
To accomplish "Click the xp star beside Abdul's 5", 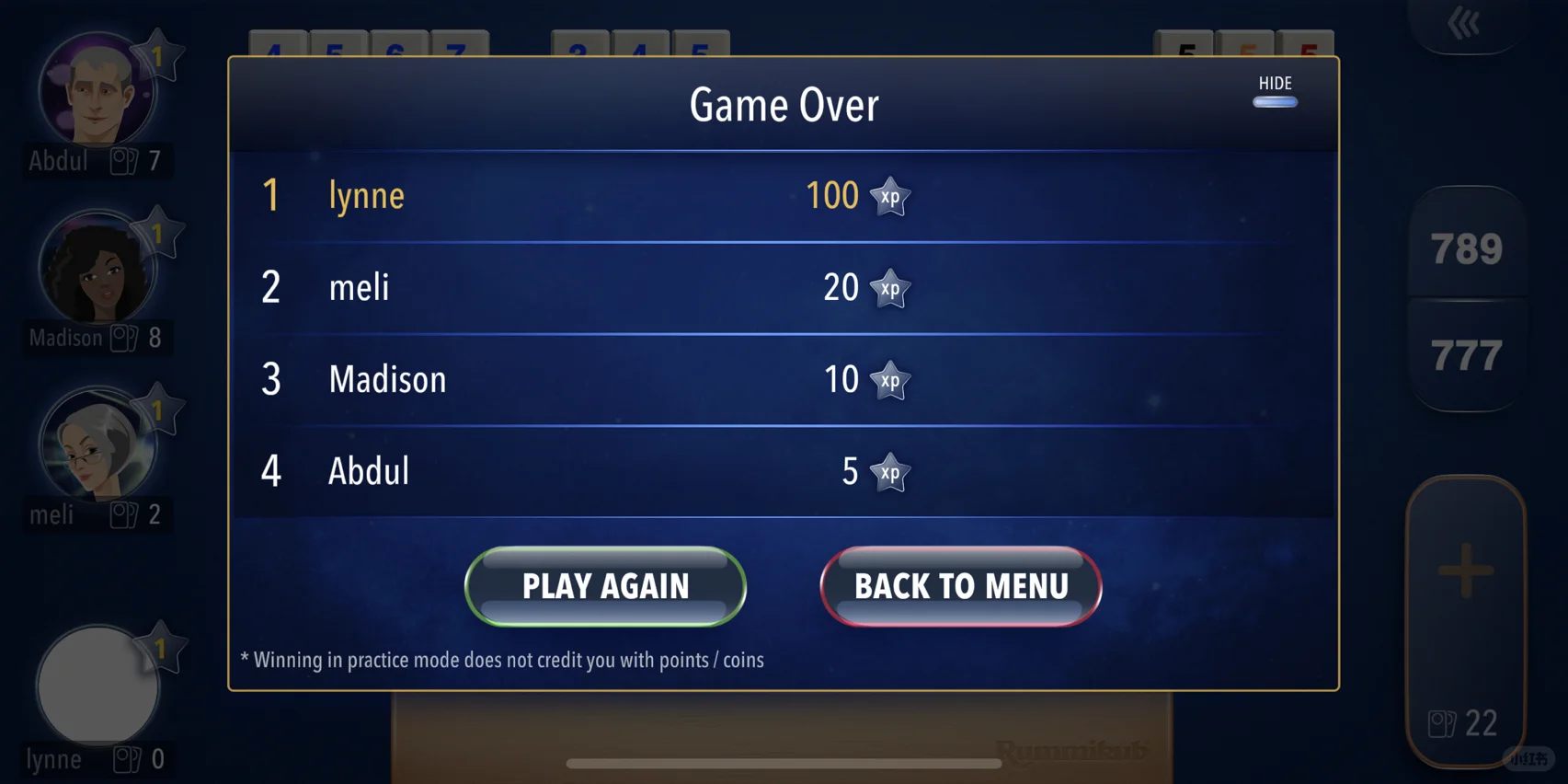I will [x=889, y=472].
